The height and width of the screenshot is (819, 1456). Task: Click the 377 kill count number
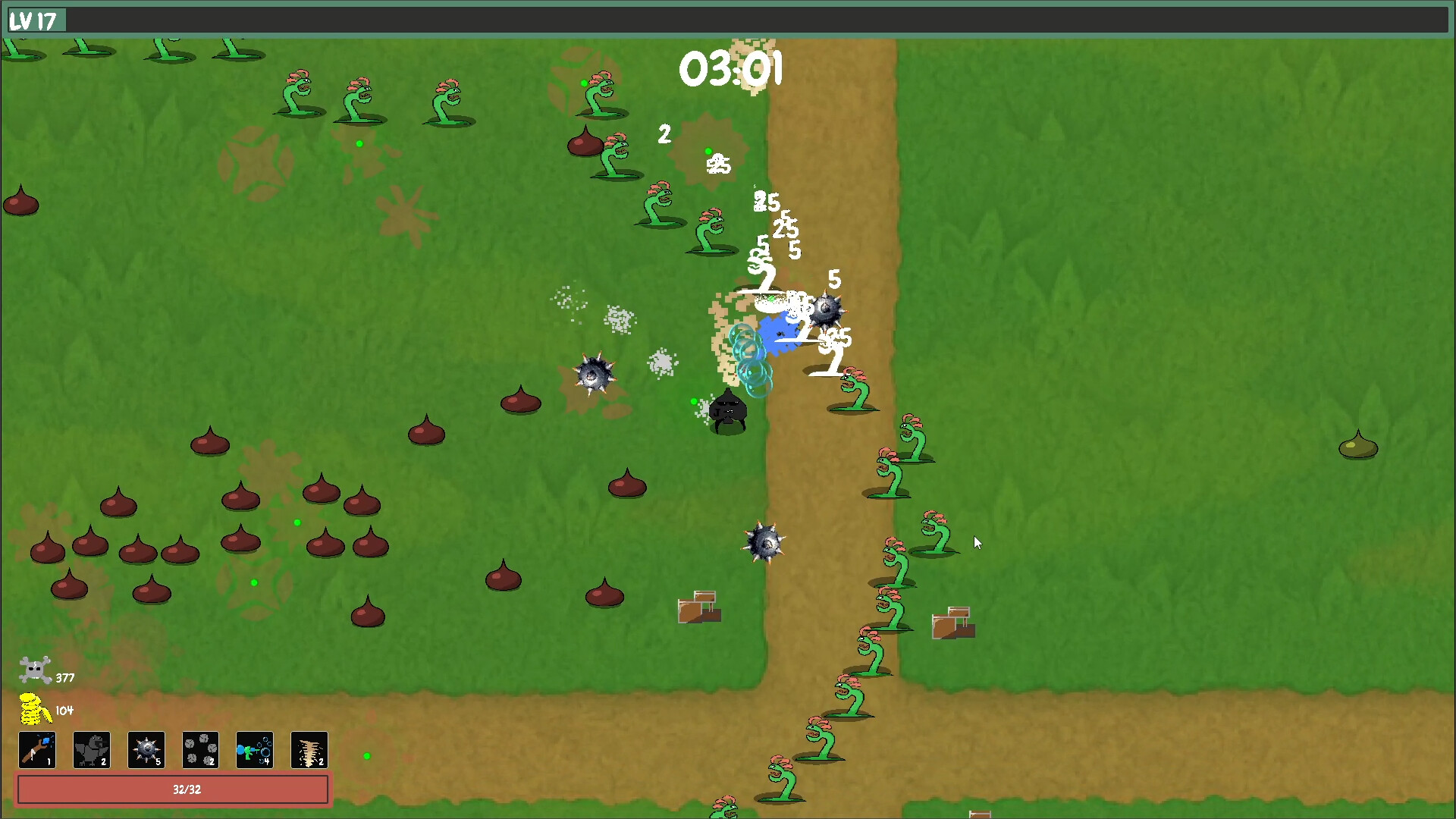[x=64, y=677]
